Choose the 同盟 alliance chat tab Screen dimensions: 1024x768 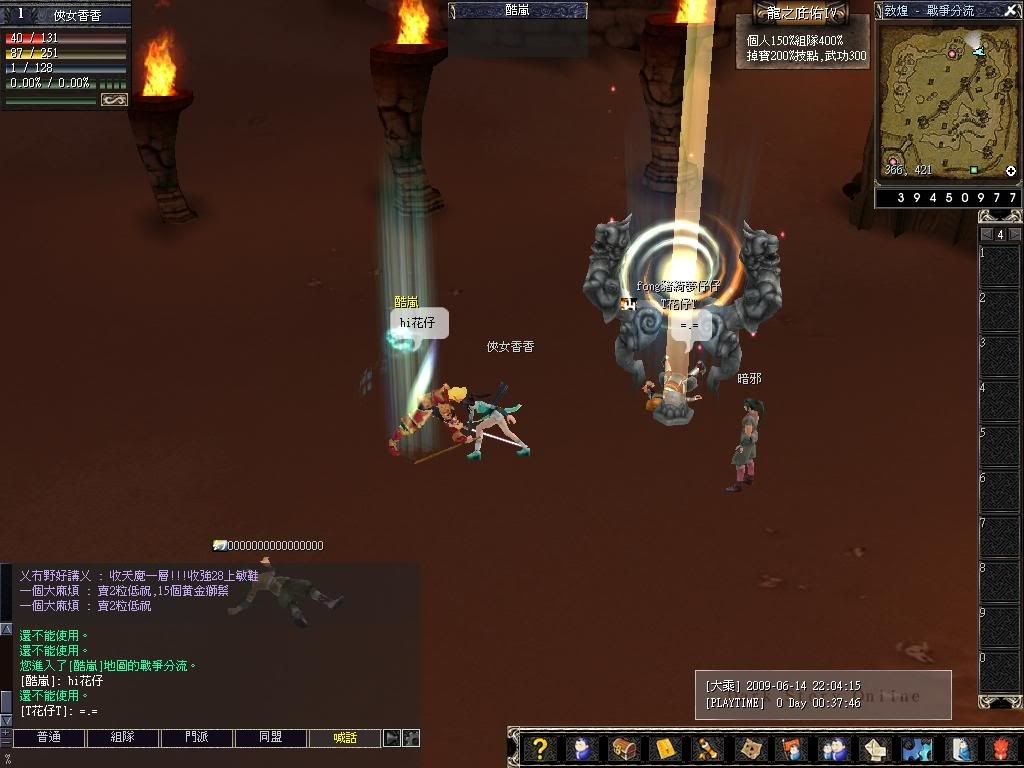pos(271,738)
